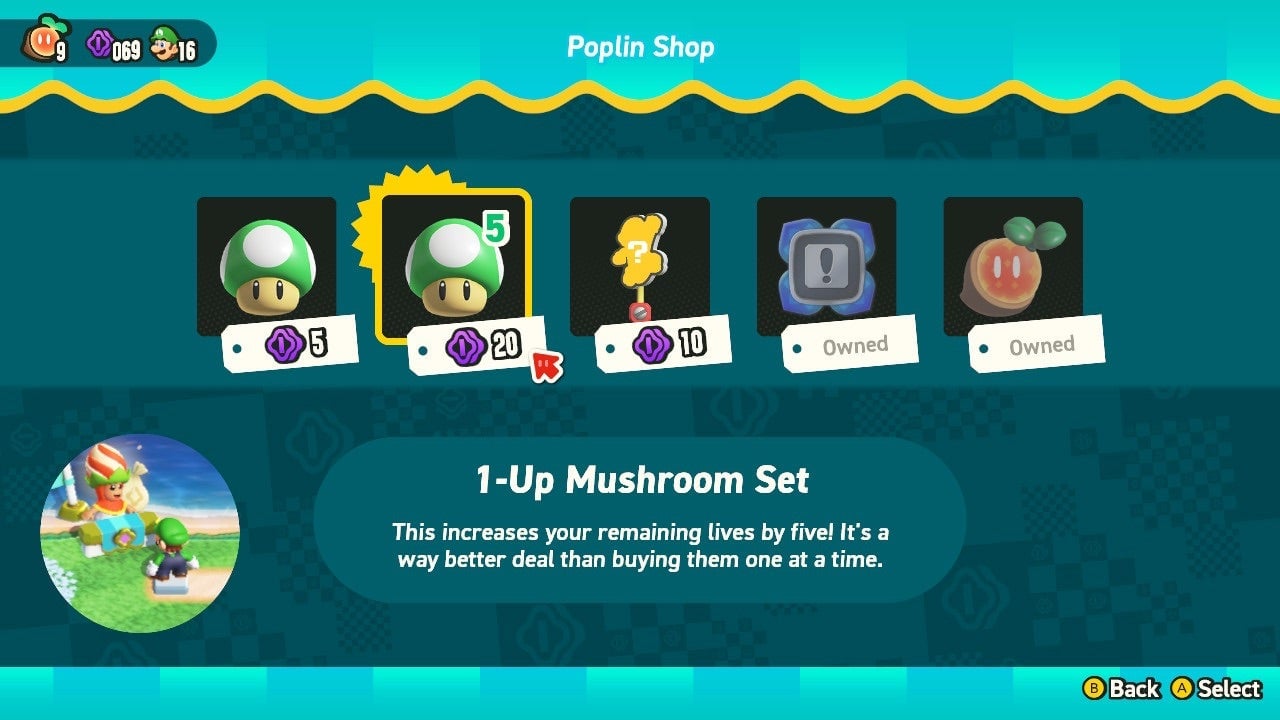Viewport: 1280px width, 720px height.
Task: Click the owned exclamation block badge
Action: coord(826,258)
